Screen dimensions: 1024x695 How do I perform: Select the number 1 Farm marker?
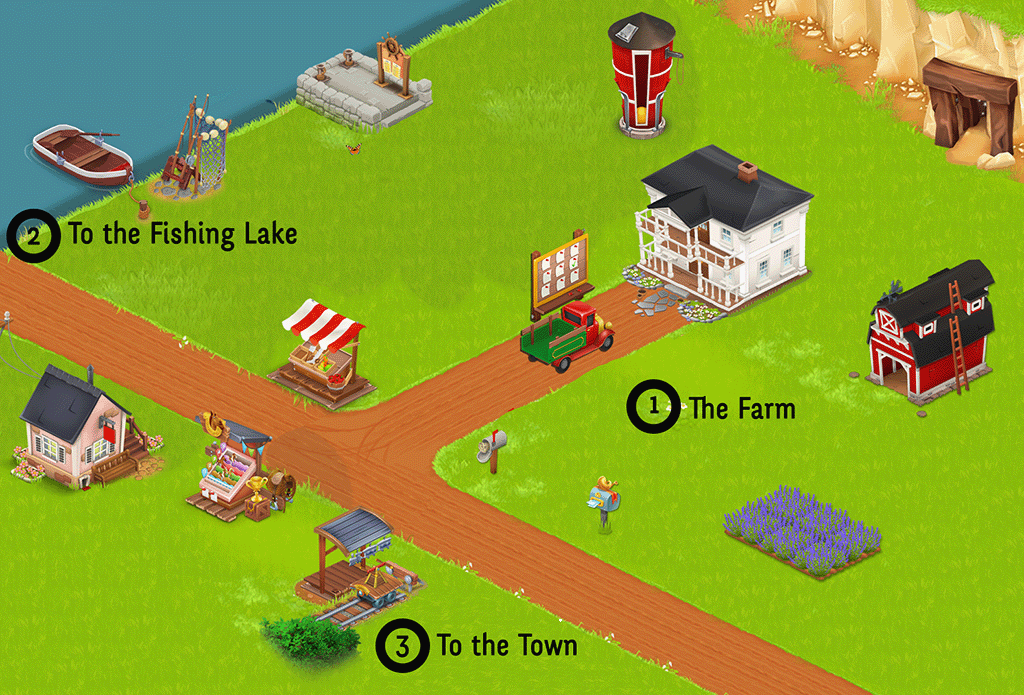tap(653, 406)
